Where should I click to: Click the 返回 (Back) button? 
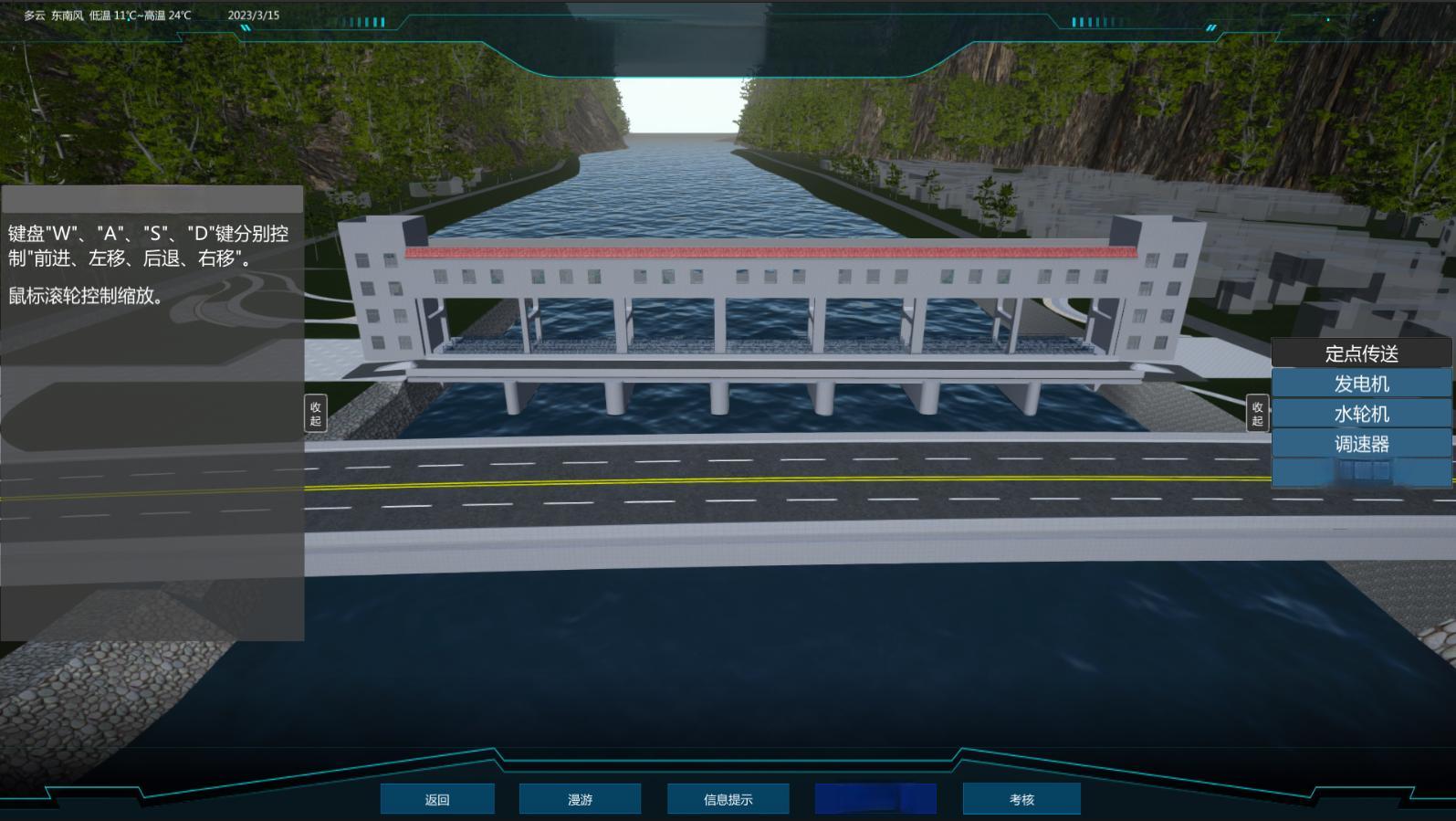click(437, 799)
